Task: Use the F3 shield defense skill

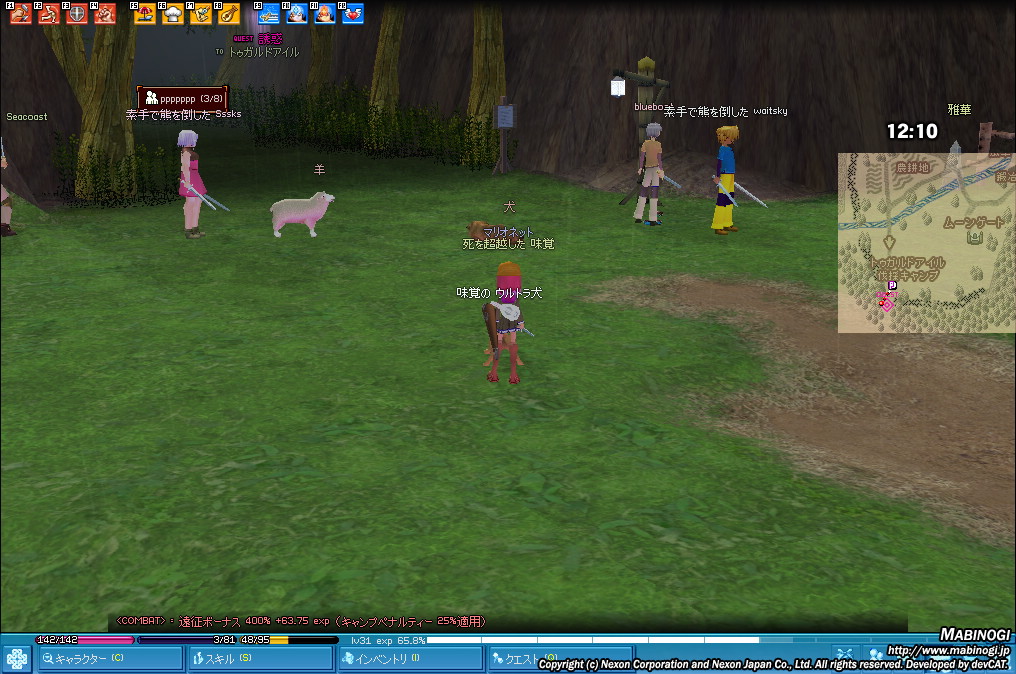Action: click(76, 14)
